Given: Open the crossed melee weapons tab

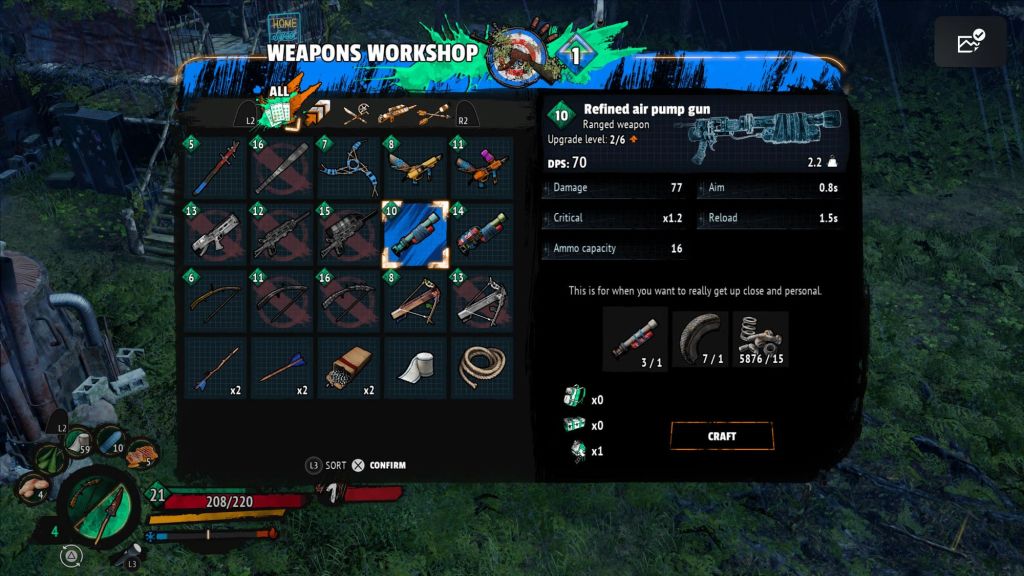Looking at the screenshot, I should pyautogui.click(x=356, y=114).
